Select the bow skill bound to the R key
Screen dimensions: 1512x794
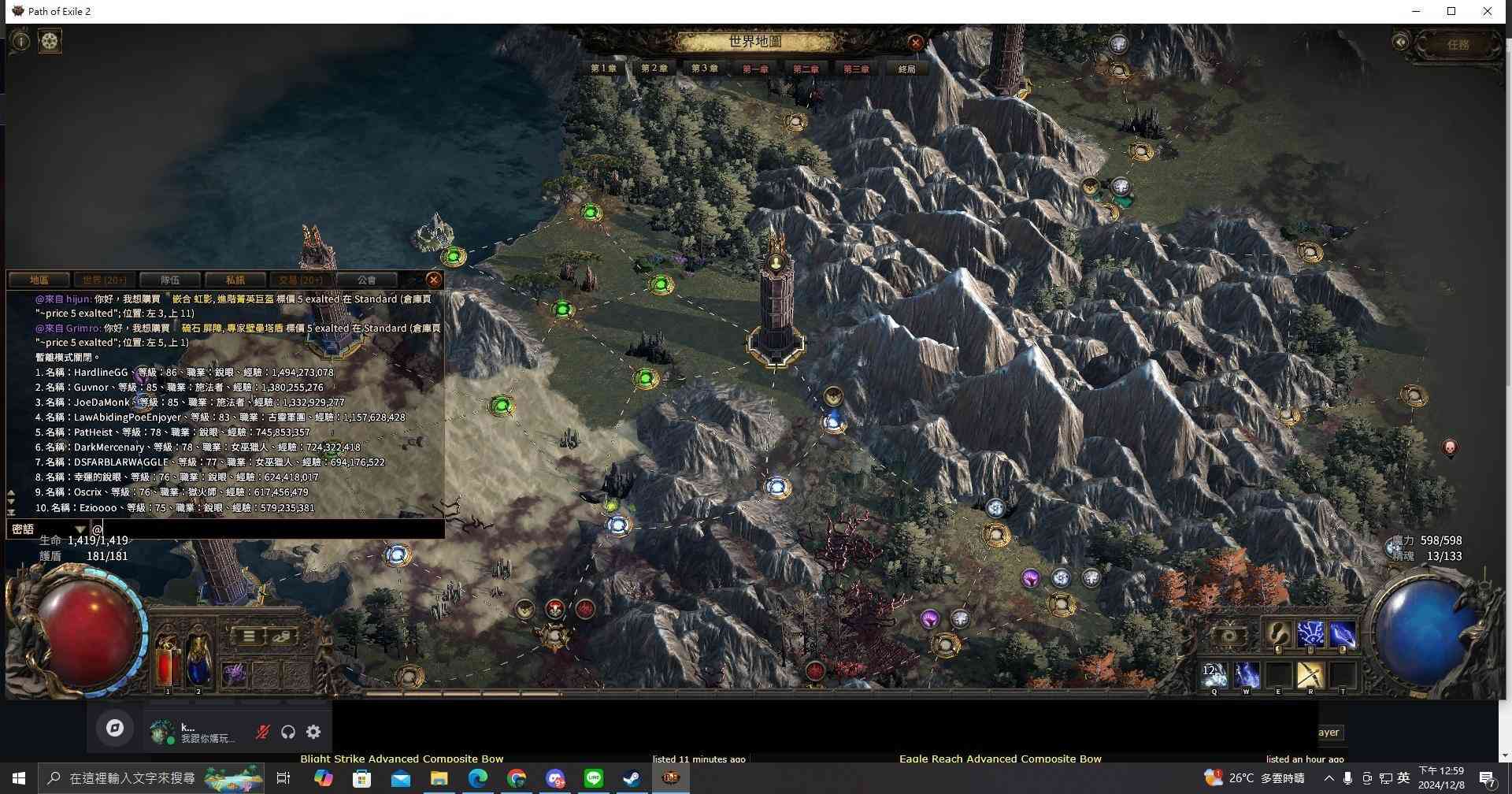[1310, 673]
